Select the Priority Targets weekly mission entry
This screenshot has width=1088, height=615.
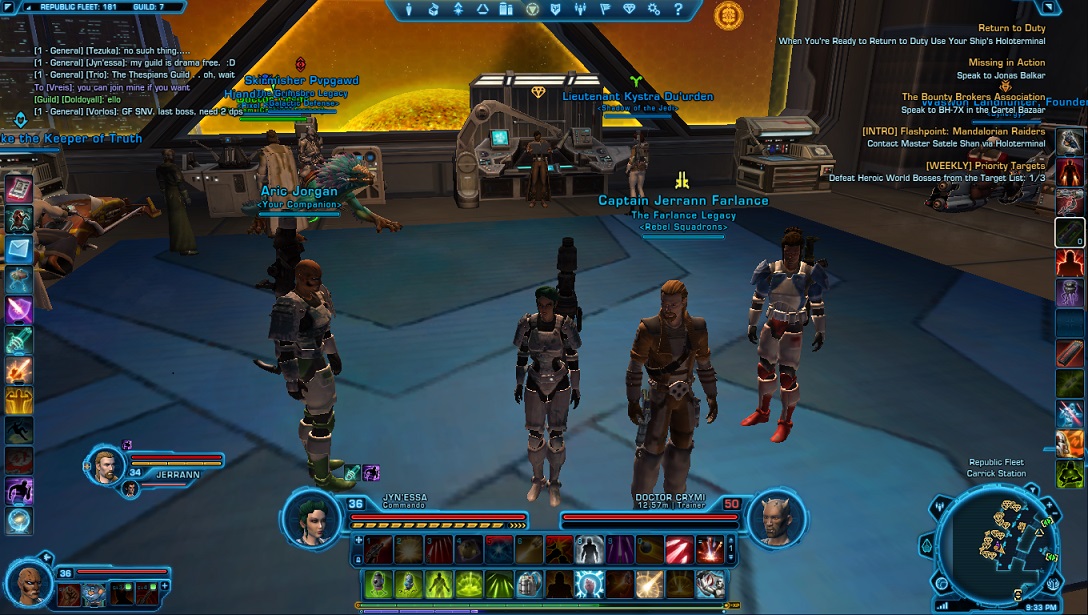point(985,165)
